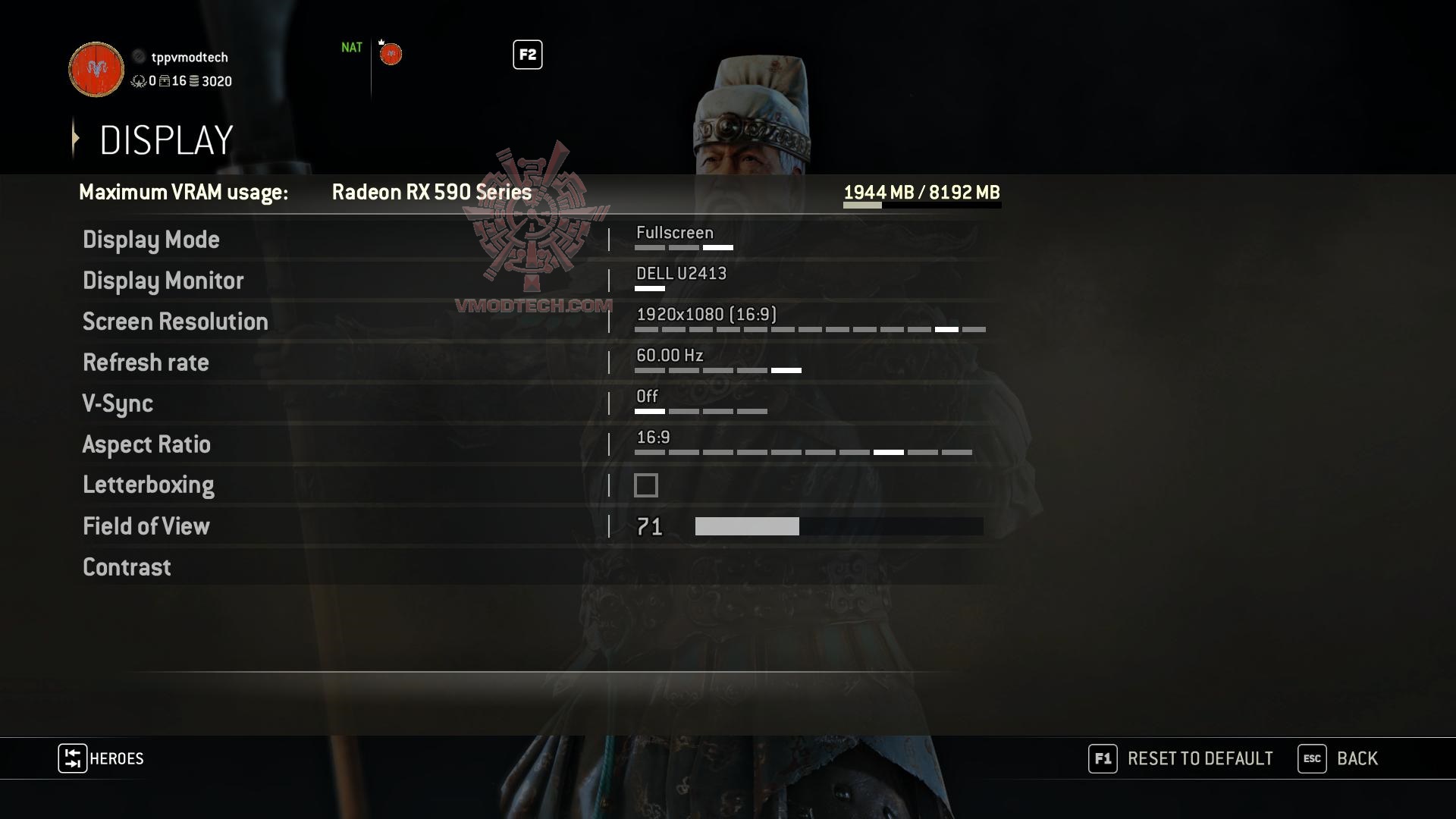Click the F2 key badge at top
1456x819 pixels.
[x=526, y=55]
